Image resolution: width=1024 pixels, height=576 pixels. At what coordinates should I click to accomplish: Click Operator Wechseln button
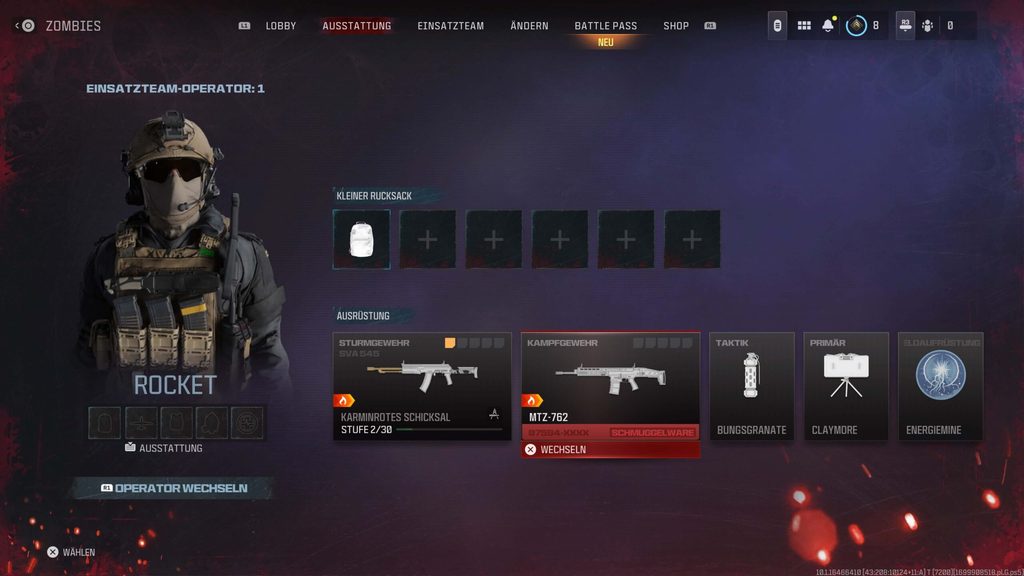point(174,488)
